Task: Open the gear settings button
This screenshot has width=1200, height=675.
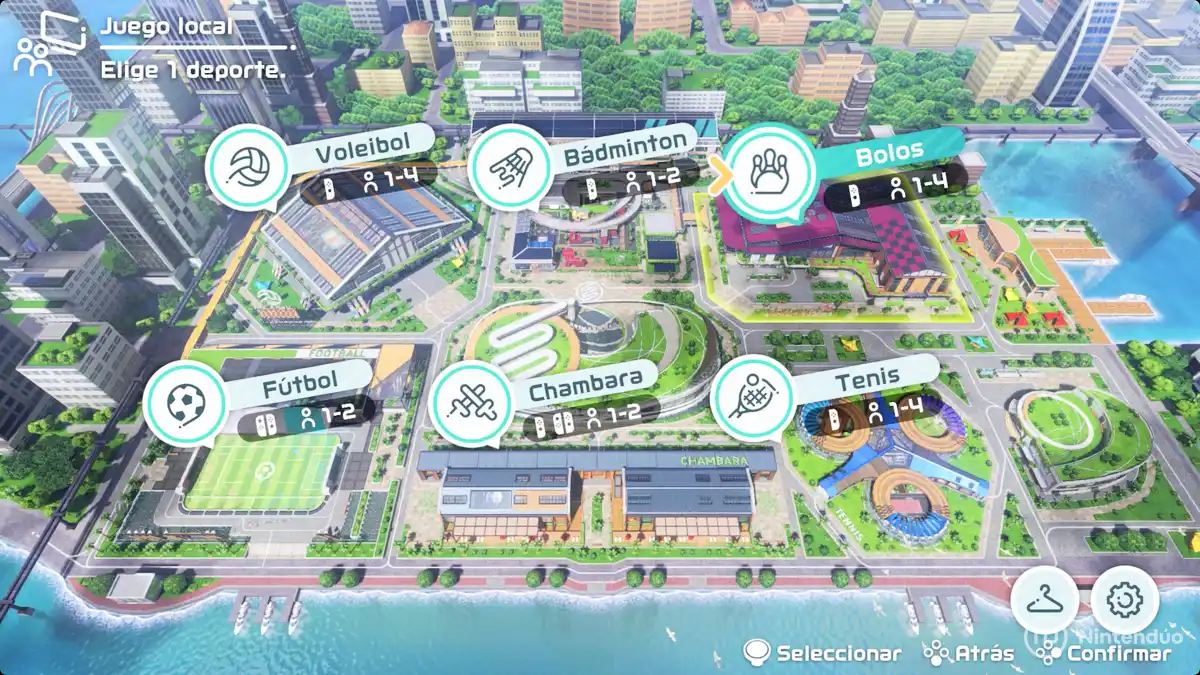Action: click(1125, 600)
